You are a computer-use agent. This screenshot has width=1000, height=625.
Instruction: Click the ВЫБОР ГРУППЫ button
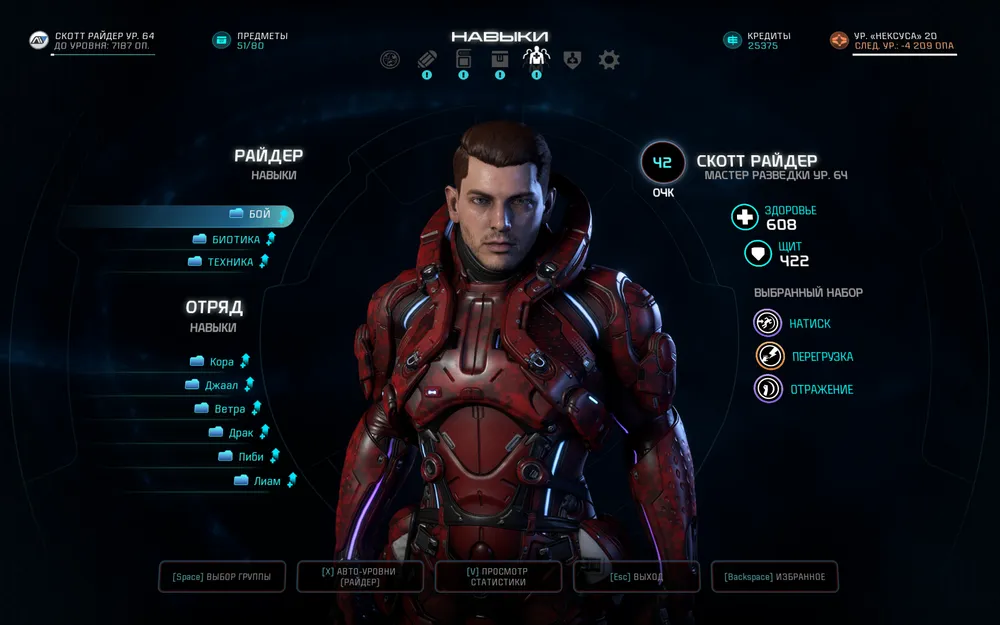tap(222, 577)
